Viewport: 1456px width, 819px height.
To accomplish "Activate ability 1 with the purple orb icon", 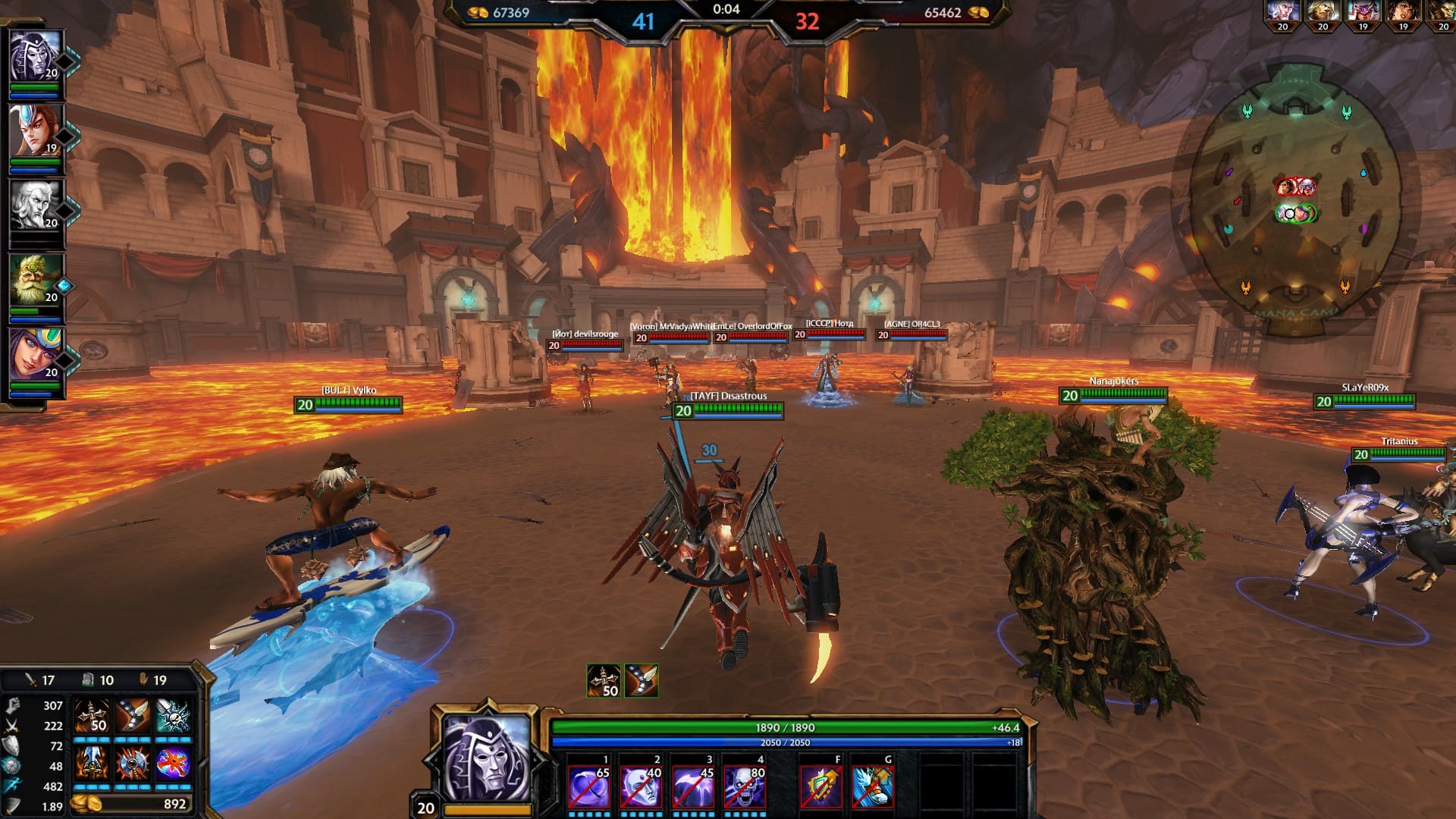I will click(x=588, y=786).
